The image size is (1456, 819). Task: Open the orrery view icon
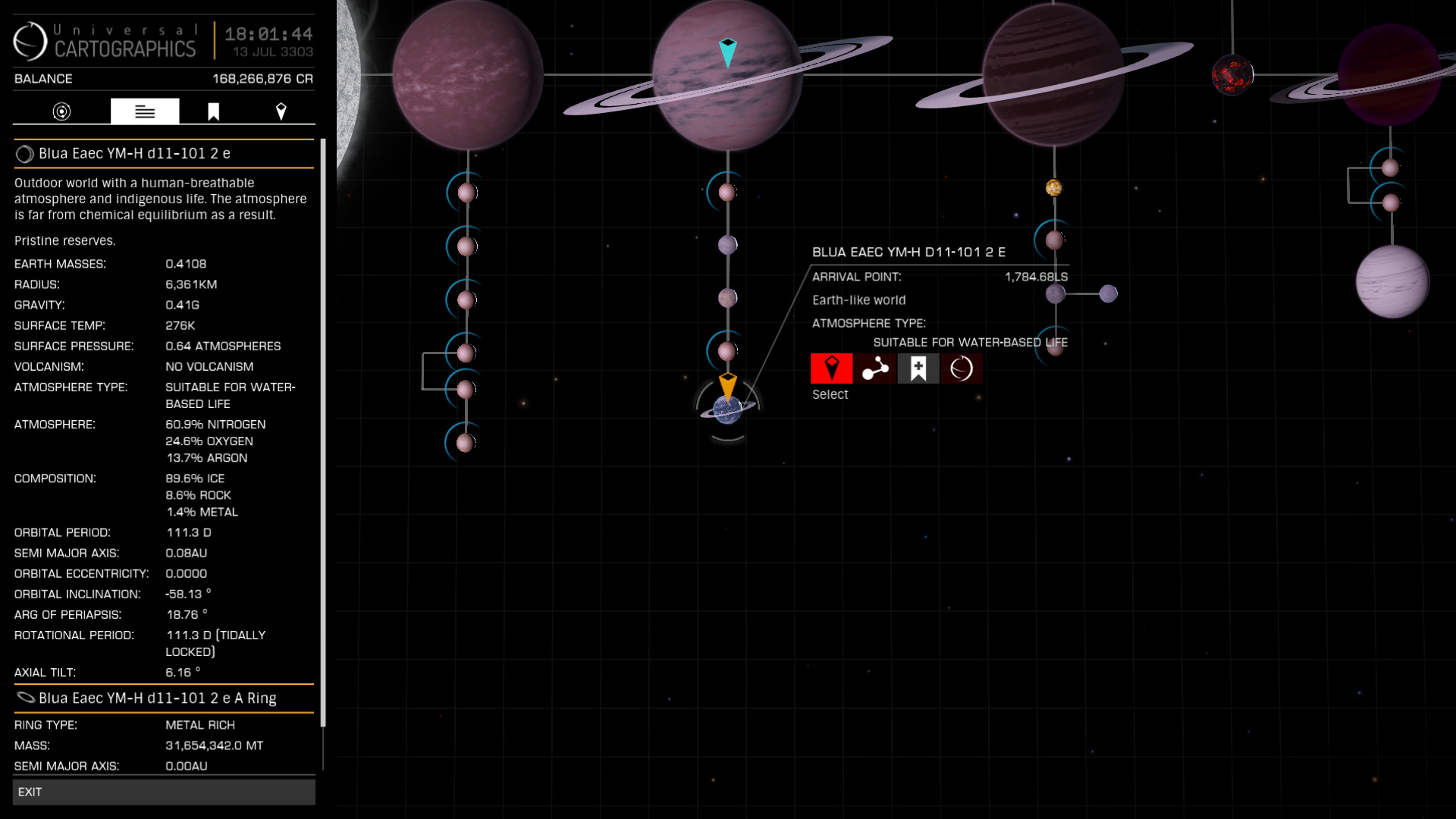tap(874, 369)
